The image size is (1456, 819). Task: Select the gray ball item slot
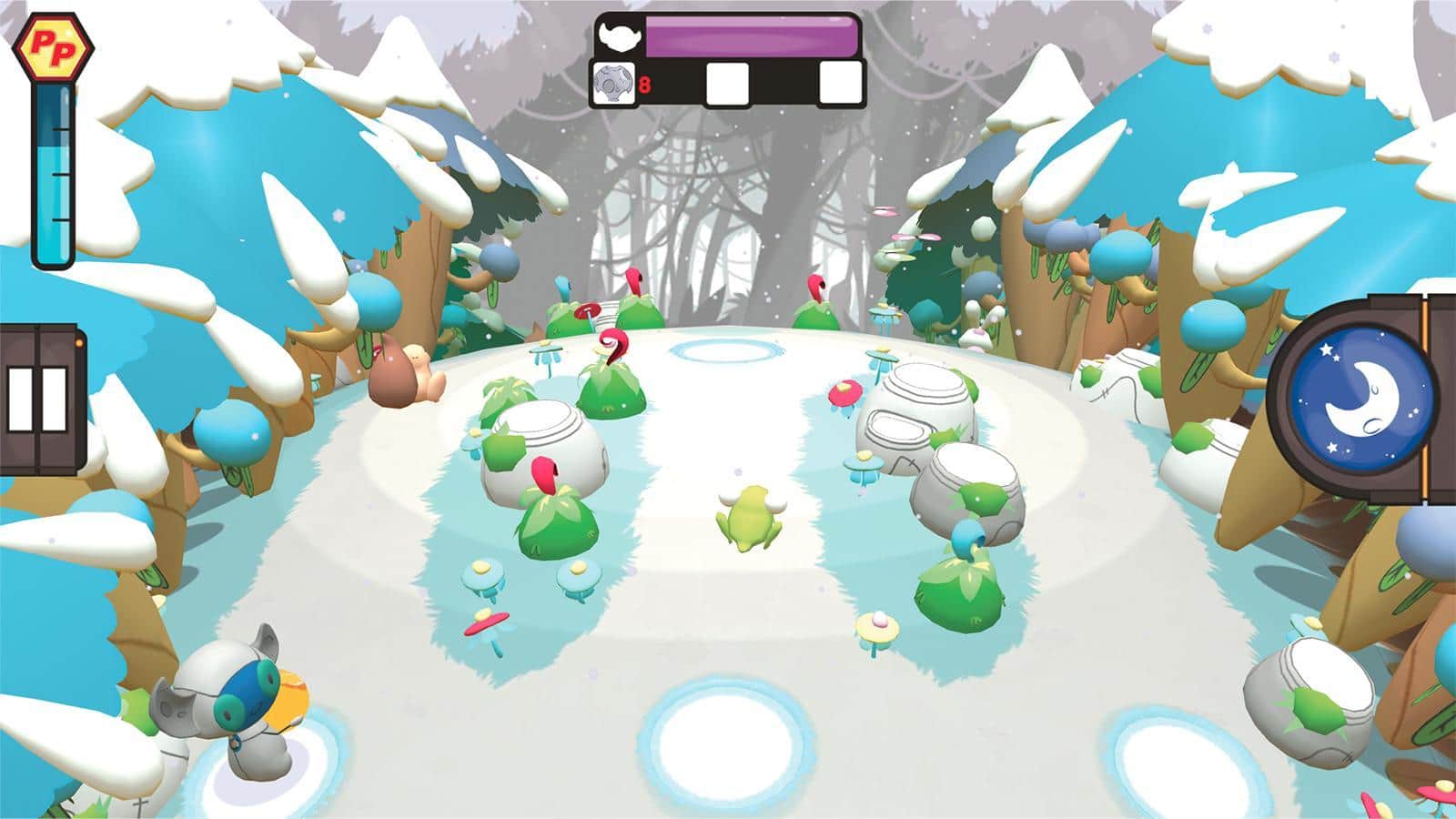612,84
